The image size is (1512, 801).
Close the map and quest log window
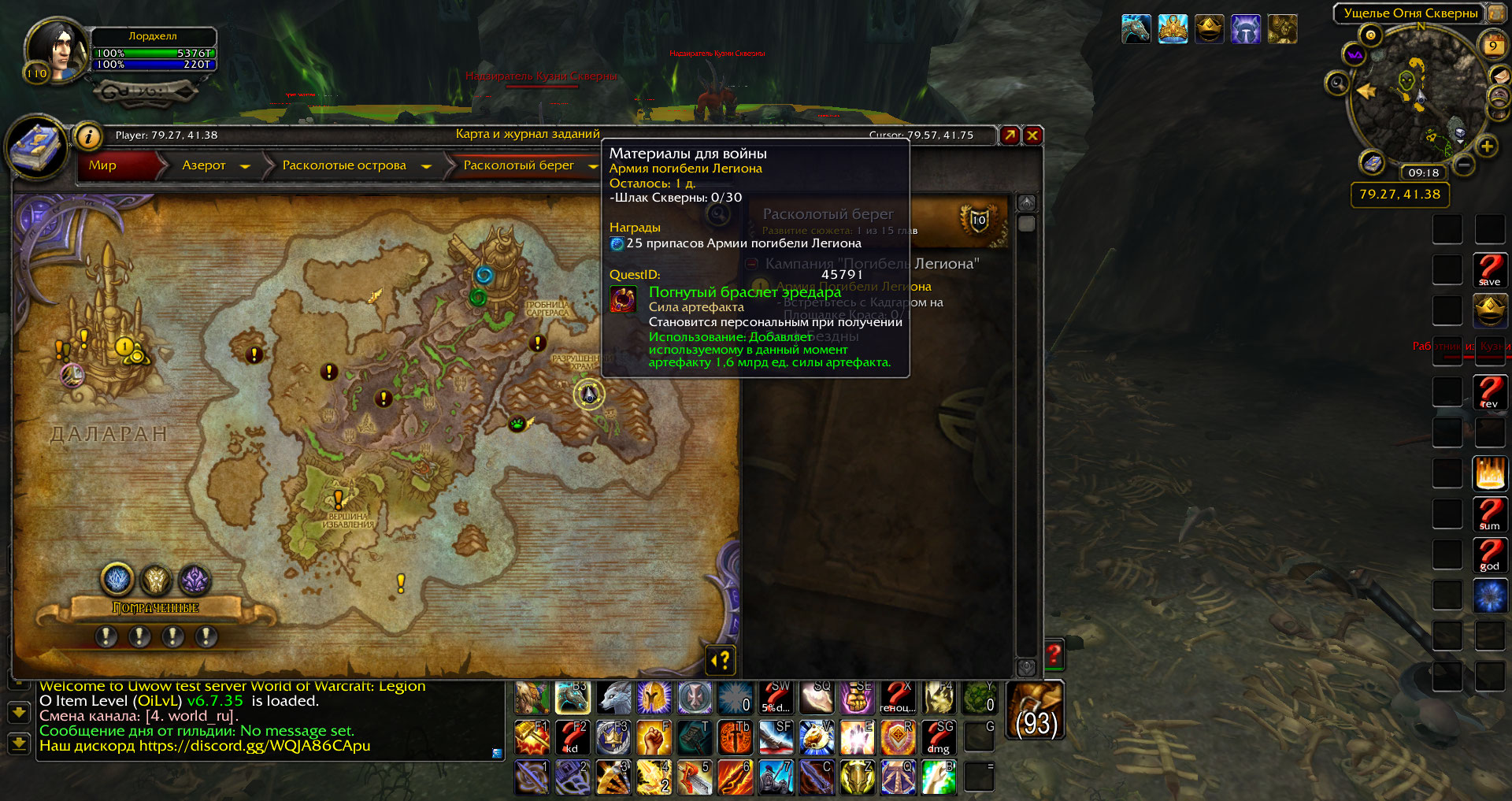1032,135
